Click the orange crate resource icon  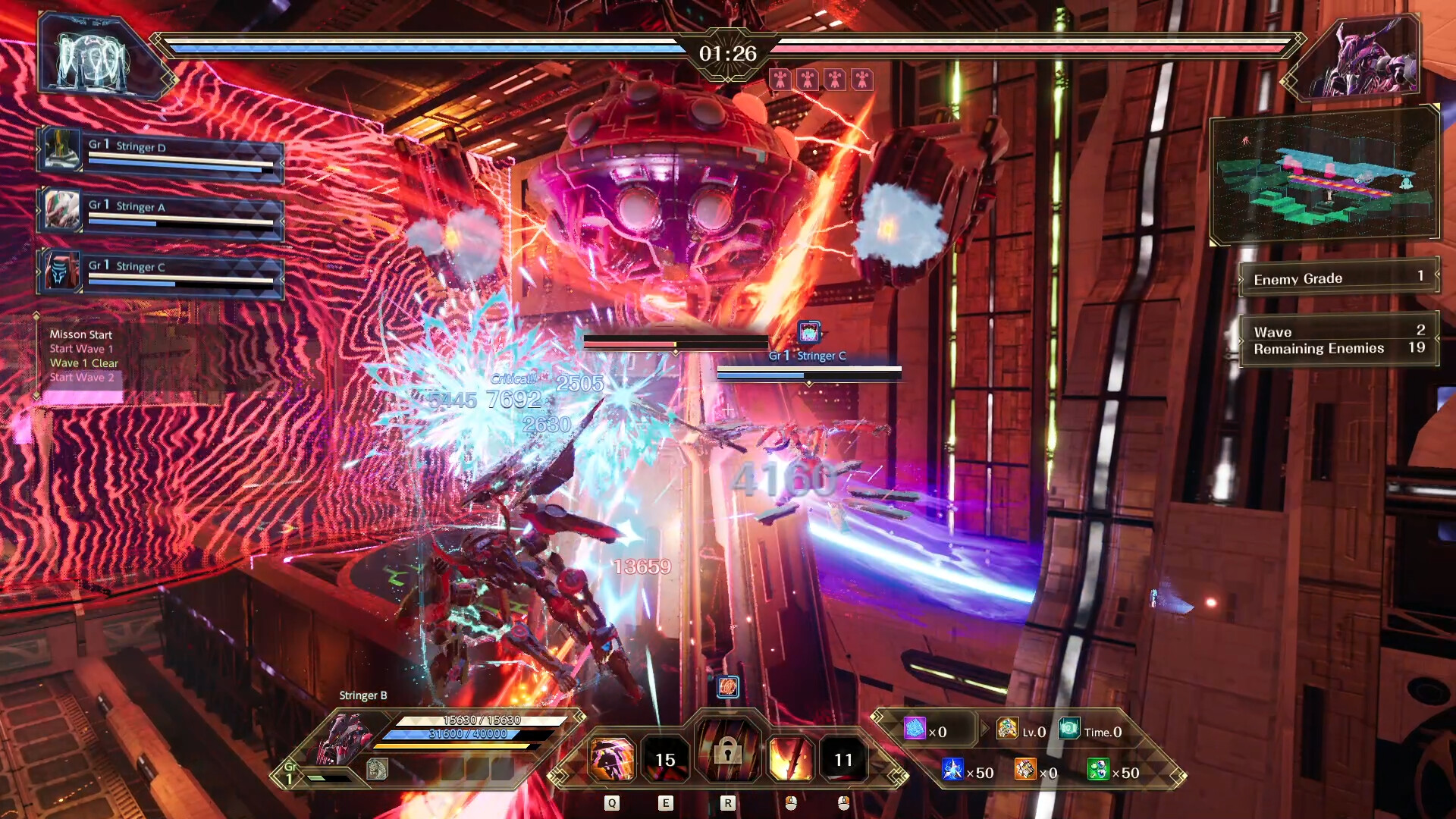click(x=1025, y=770)
